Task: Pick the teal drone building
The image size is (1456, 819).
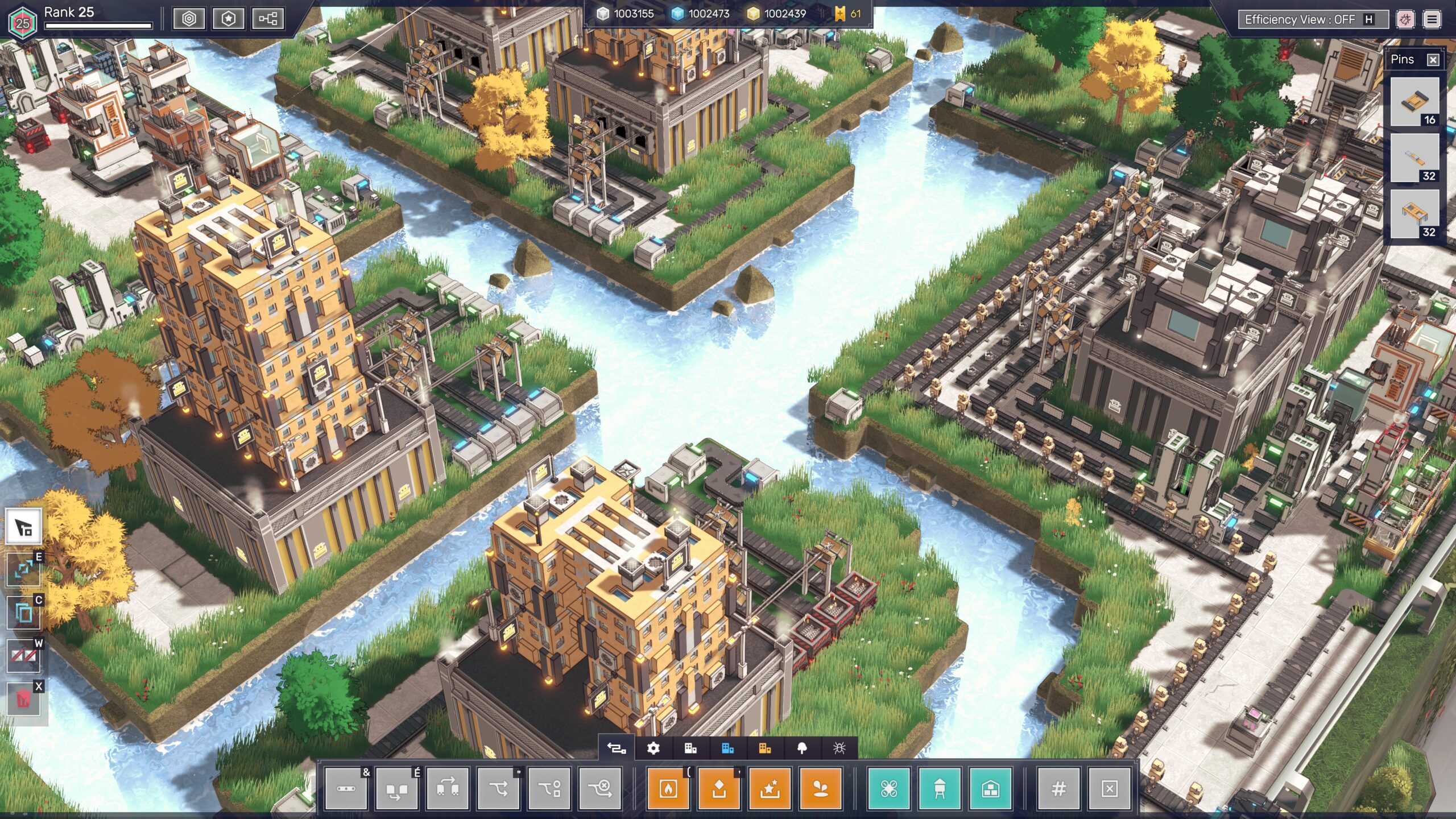Action: tap(889, 788)
